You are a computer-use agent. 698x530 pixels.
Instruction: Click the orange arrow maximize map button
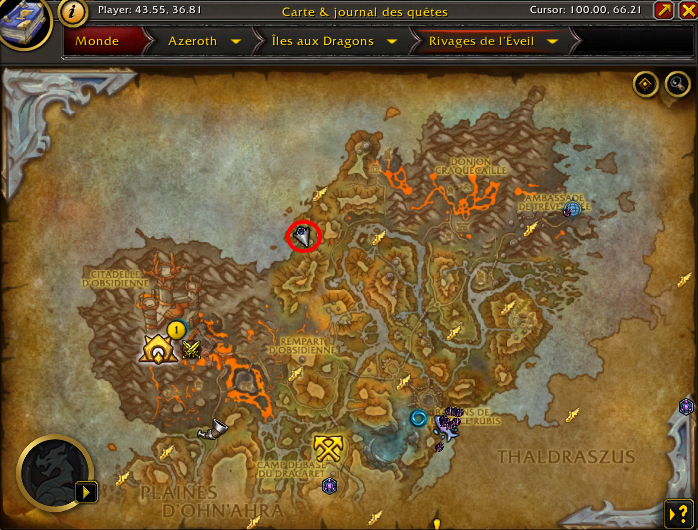(x=663, y=11)
